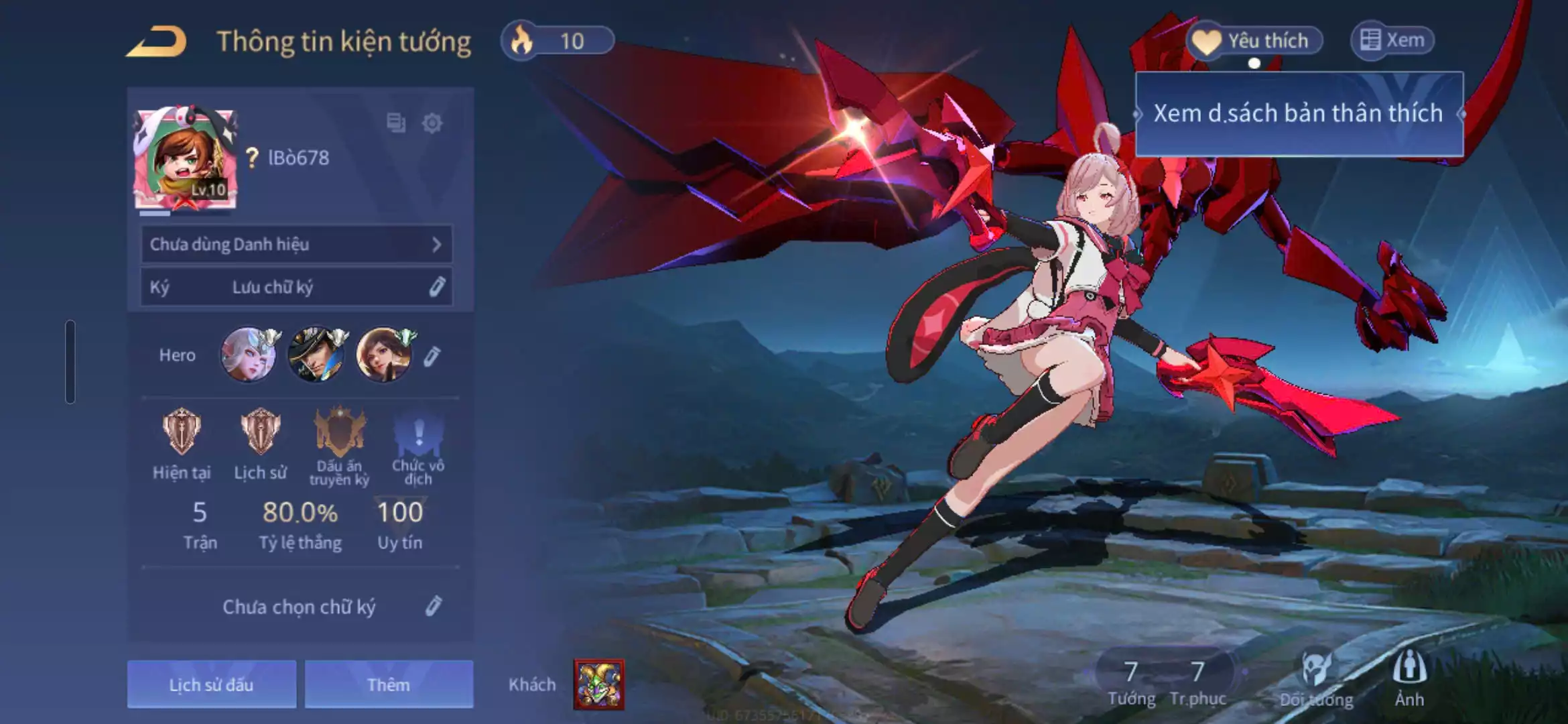Open profile settings gear icon
Image resolution: width=1568 pixels, height=724 pixels.
[432, 123]
